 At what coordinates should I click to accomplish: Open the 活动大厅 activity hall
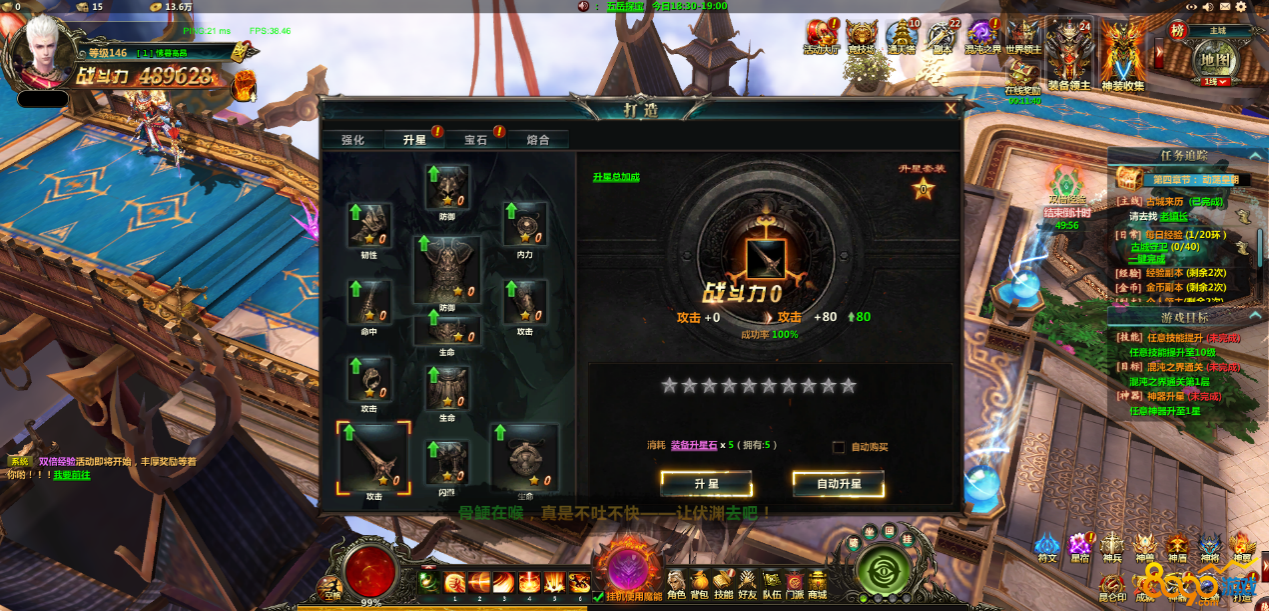click(821, 36)
